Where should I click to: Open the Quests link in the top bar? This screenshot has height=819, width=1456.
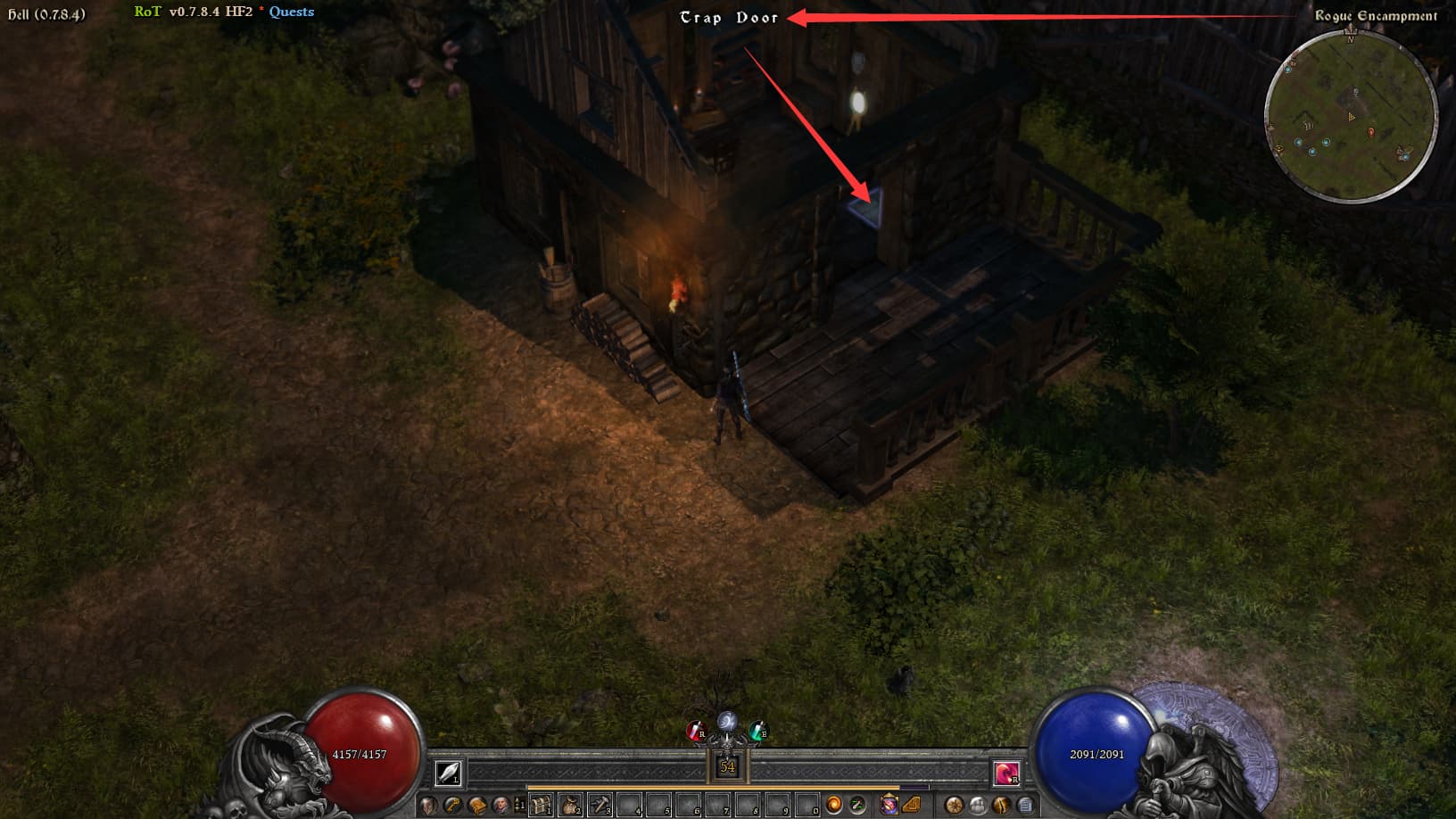[291, 12]
